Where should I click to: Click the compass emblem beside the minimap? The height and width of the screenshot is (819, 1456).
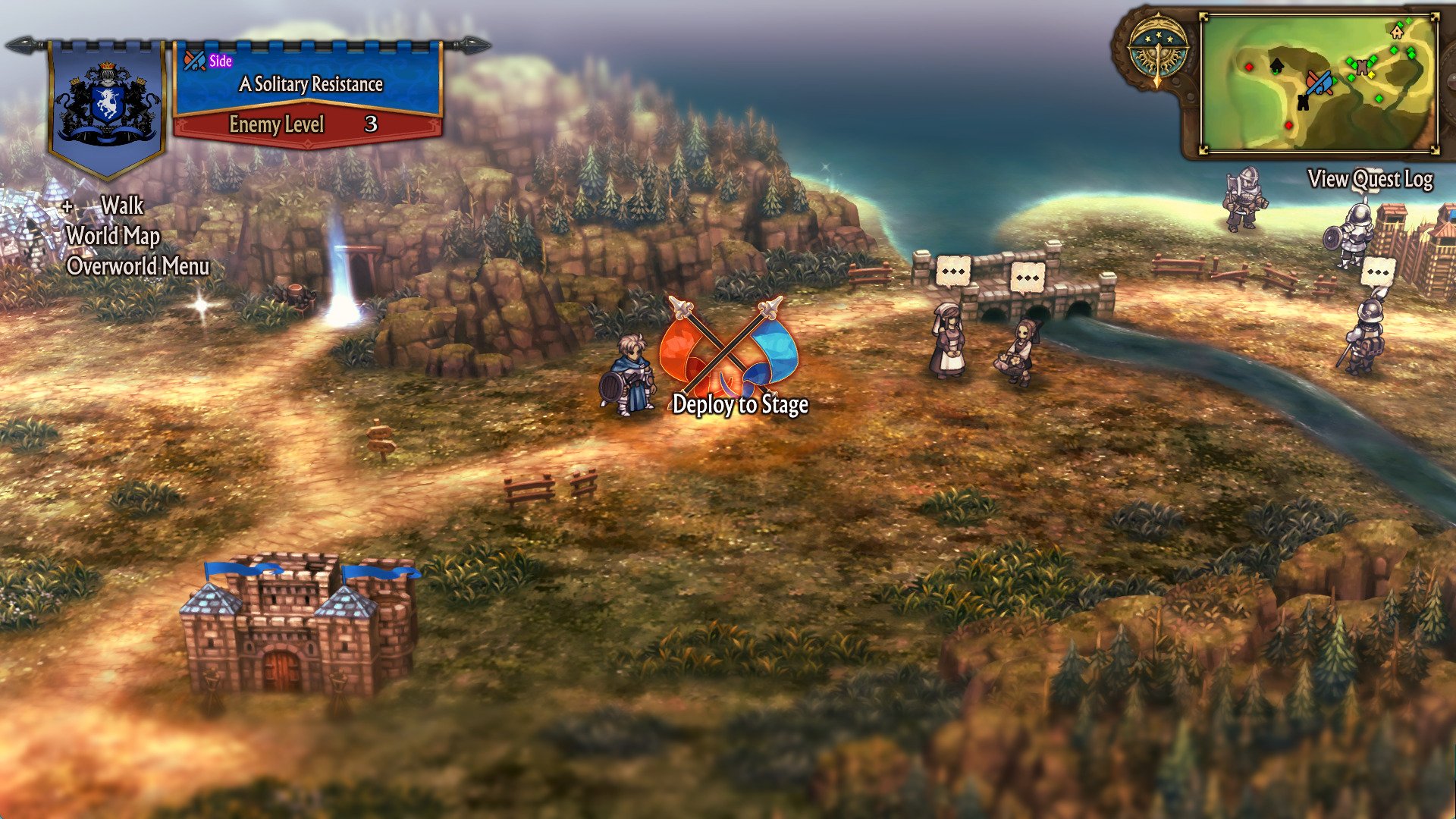tap(1157, 53)
